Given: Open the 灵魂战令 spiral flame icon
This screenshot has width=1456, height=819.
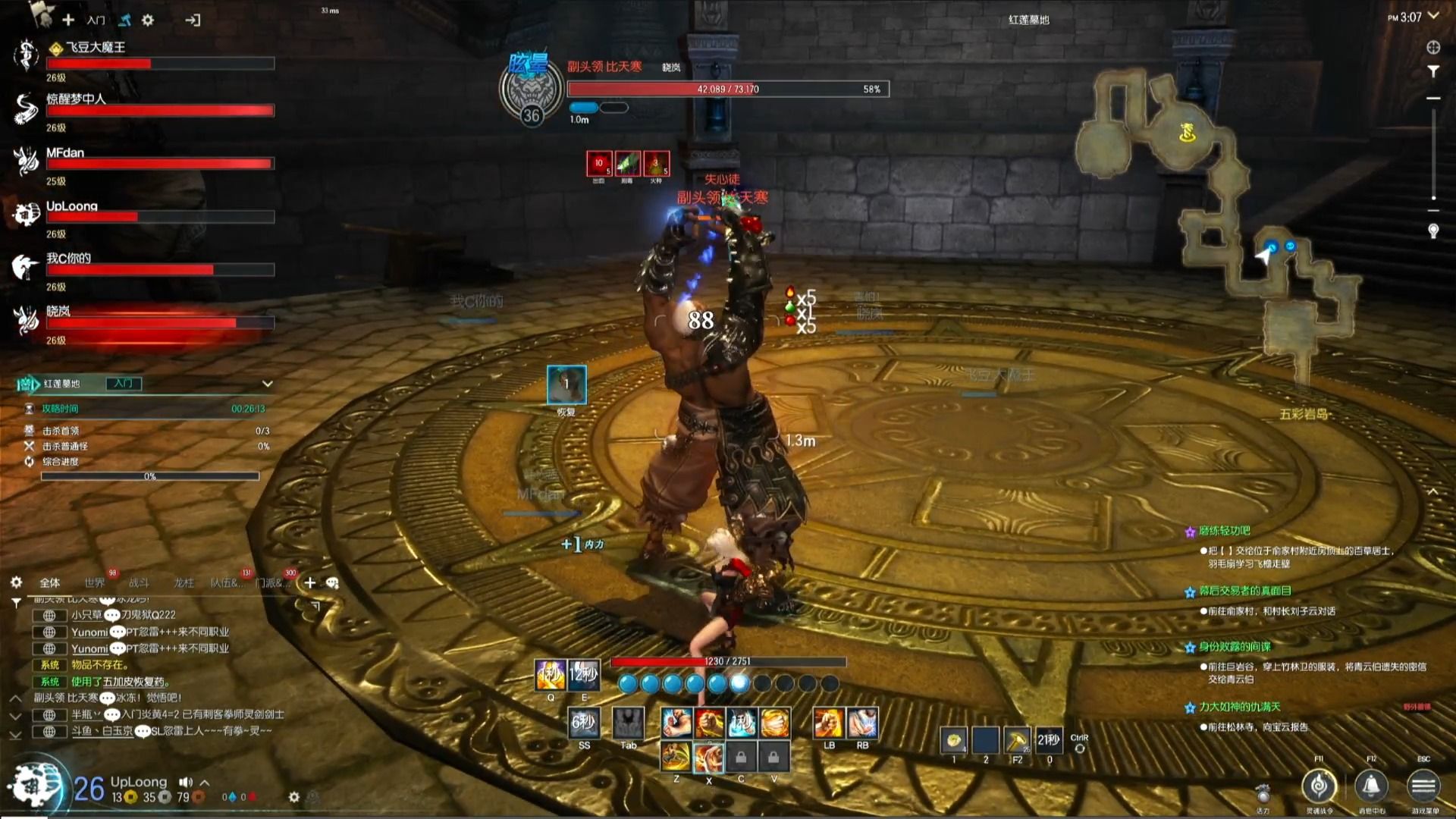Looking at the screenshot, I should pyautogui.click(x=1319, y=786).
